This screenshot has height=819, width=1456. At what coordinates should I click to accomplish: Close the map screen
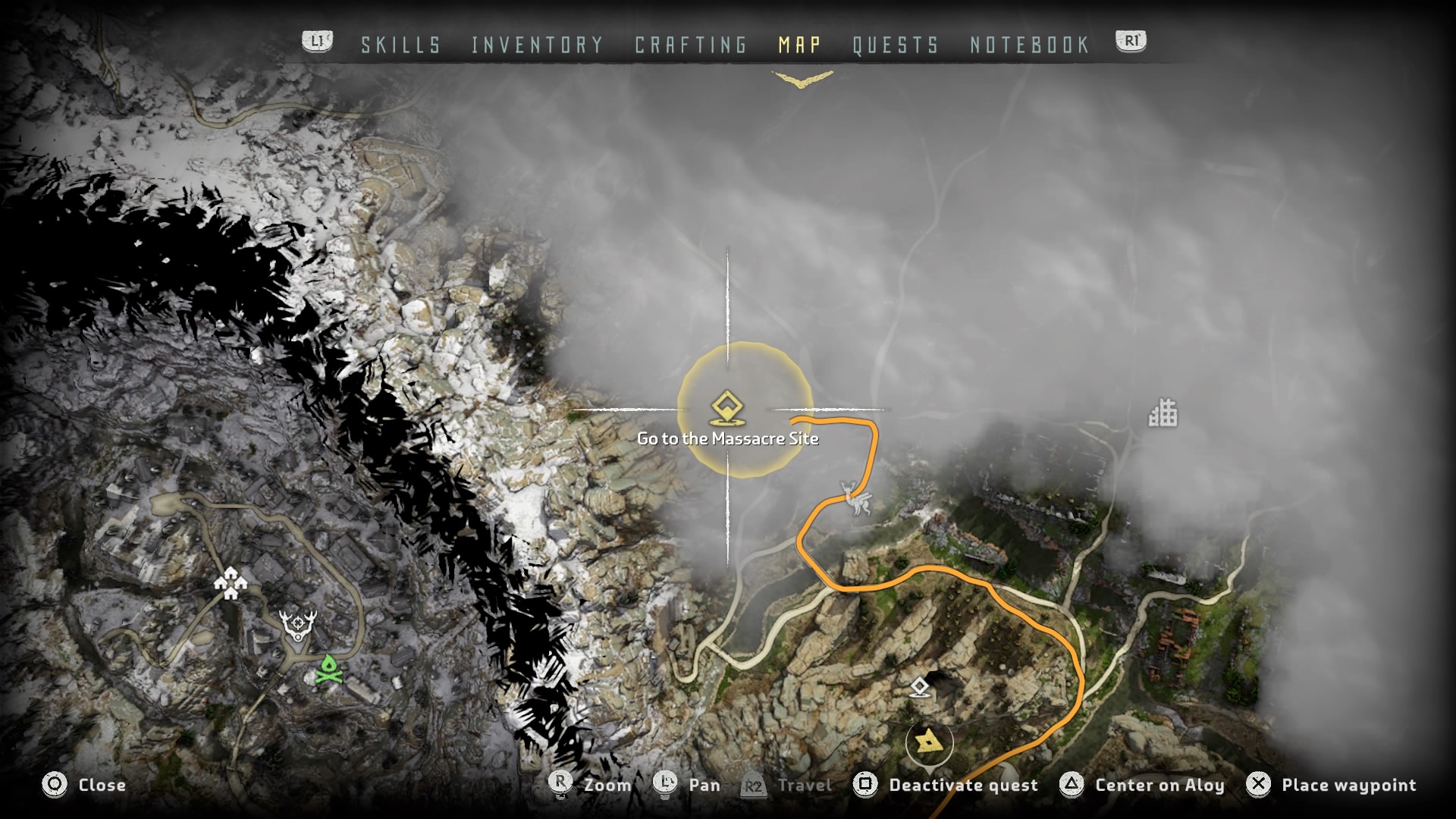click(x=84, y=785)
